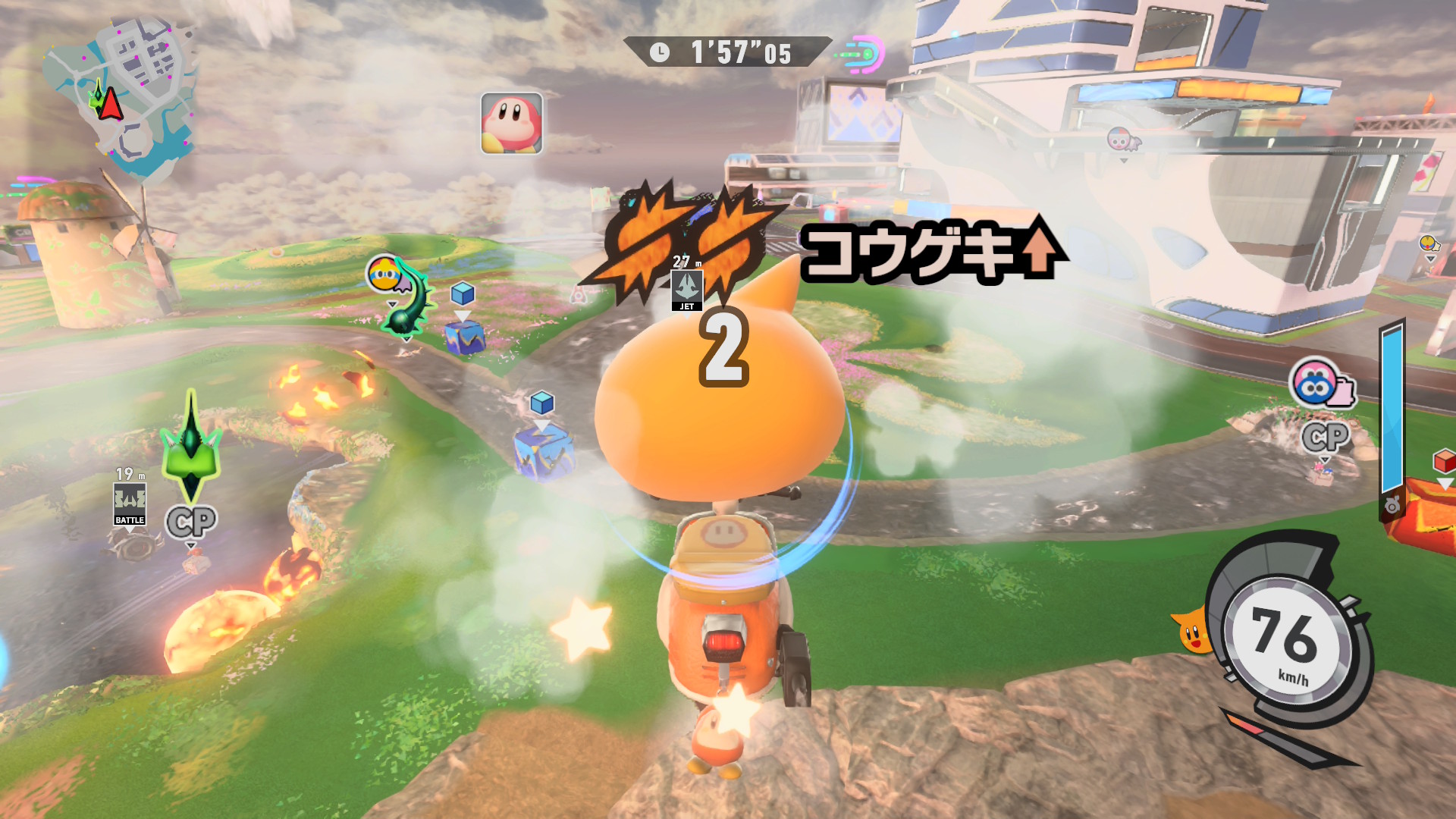Select the rider marker above the green plant
1456x819 pixels.
385,274
